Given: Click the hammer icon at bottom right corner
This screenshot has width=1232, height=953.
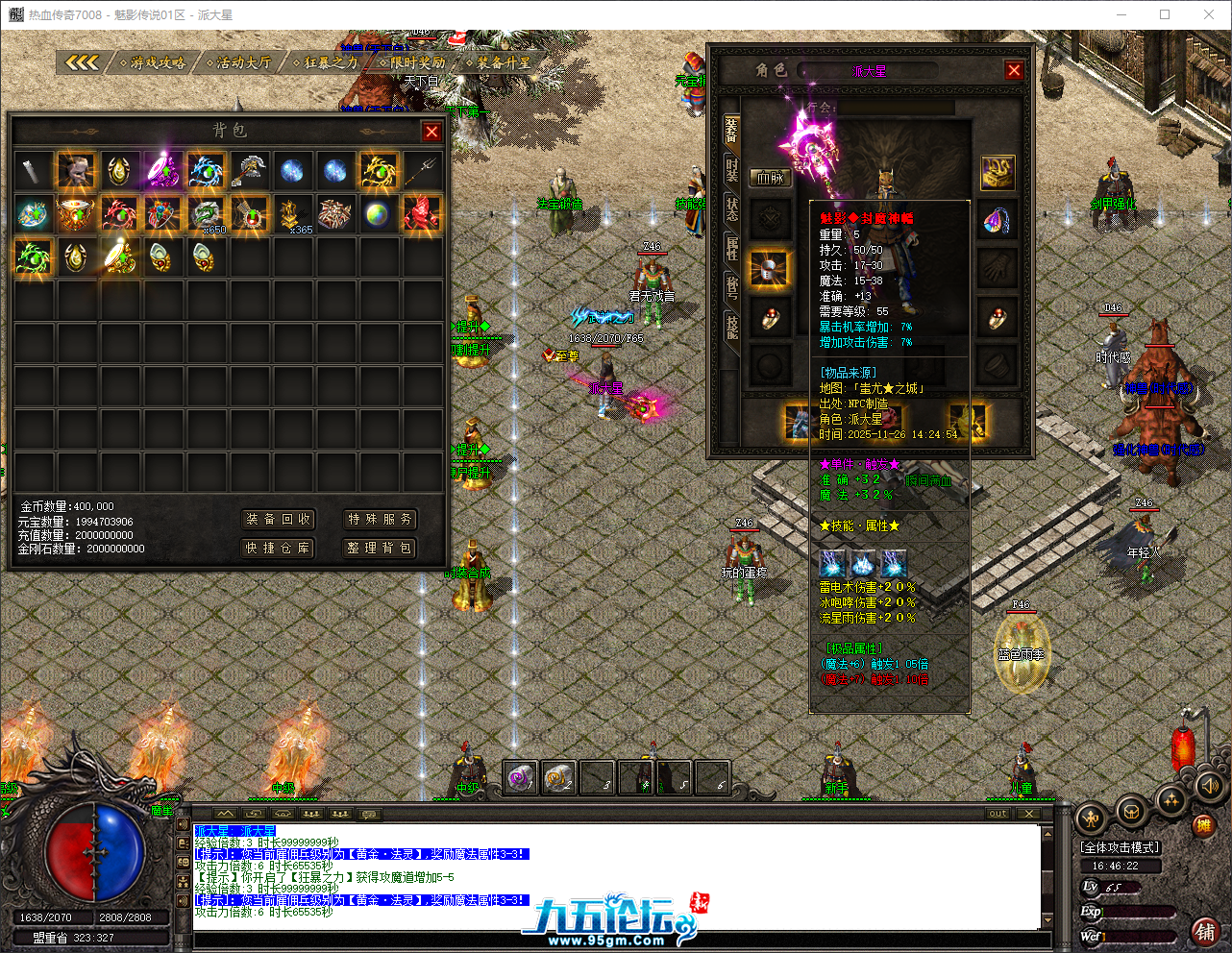Looking at the screenshot, I should pyautogui.click(x=1205, y=930).
